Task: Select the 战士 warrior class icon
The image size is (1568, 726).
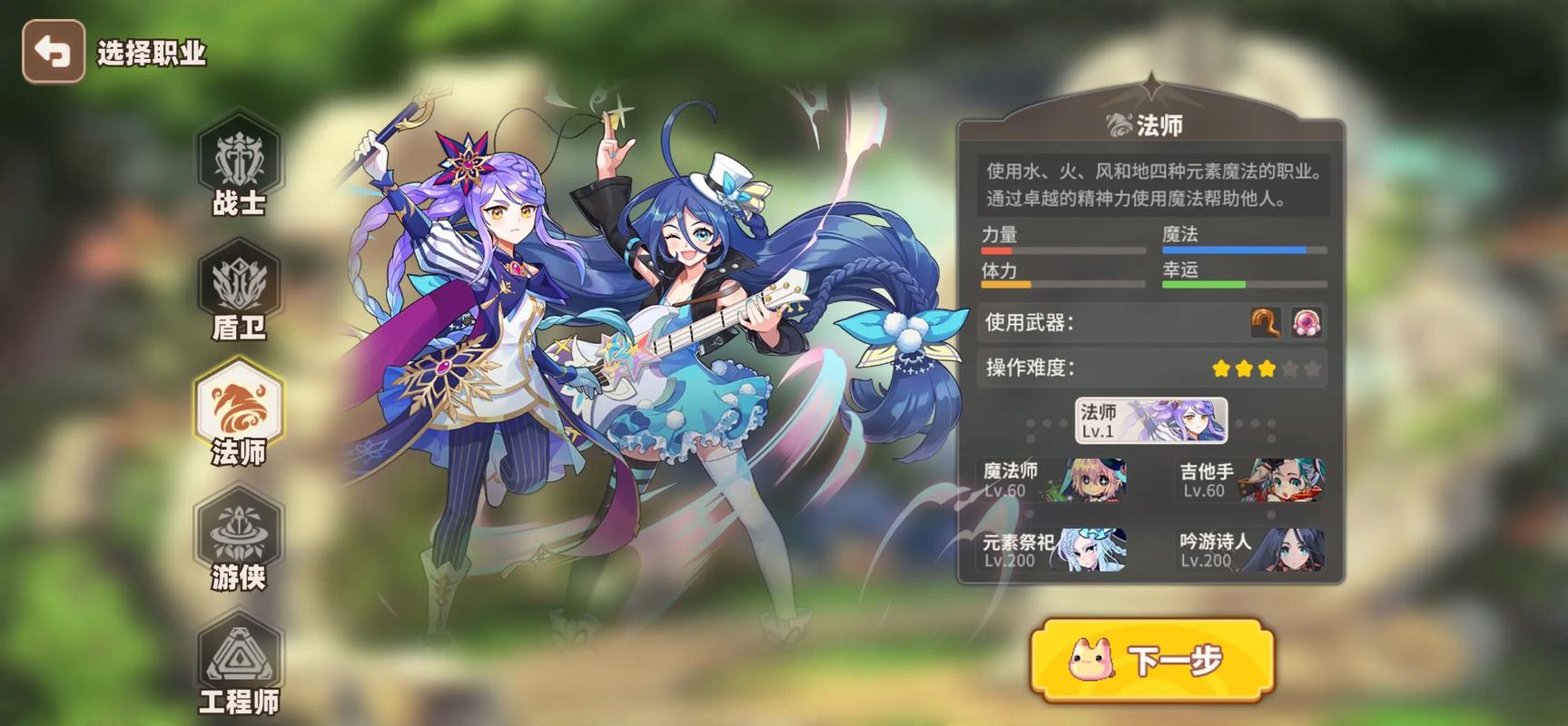Action: pos(239,162)
